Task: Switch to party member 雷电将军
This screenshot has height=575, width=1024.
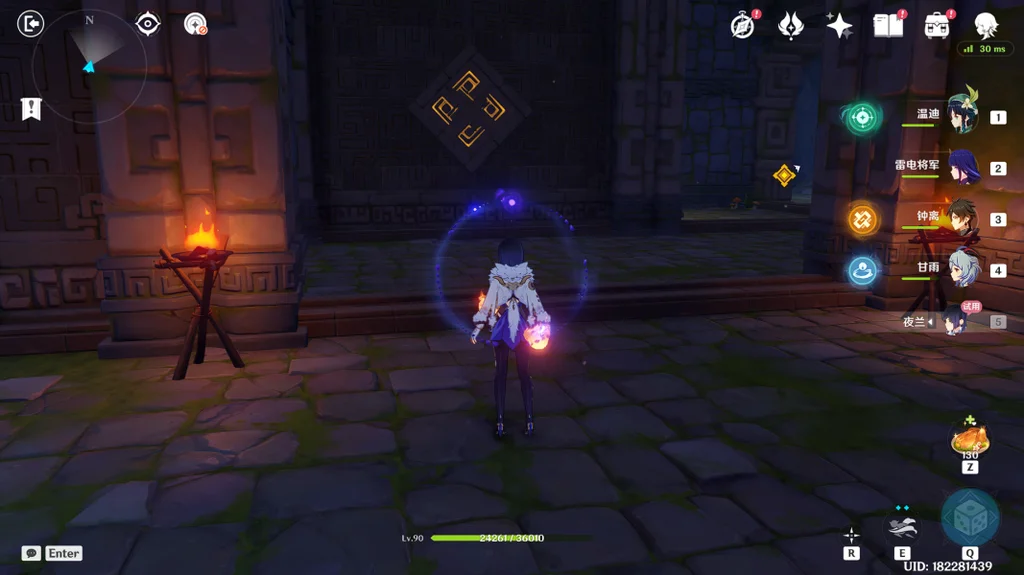Action: (x=962, y=167)
